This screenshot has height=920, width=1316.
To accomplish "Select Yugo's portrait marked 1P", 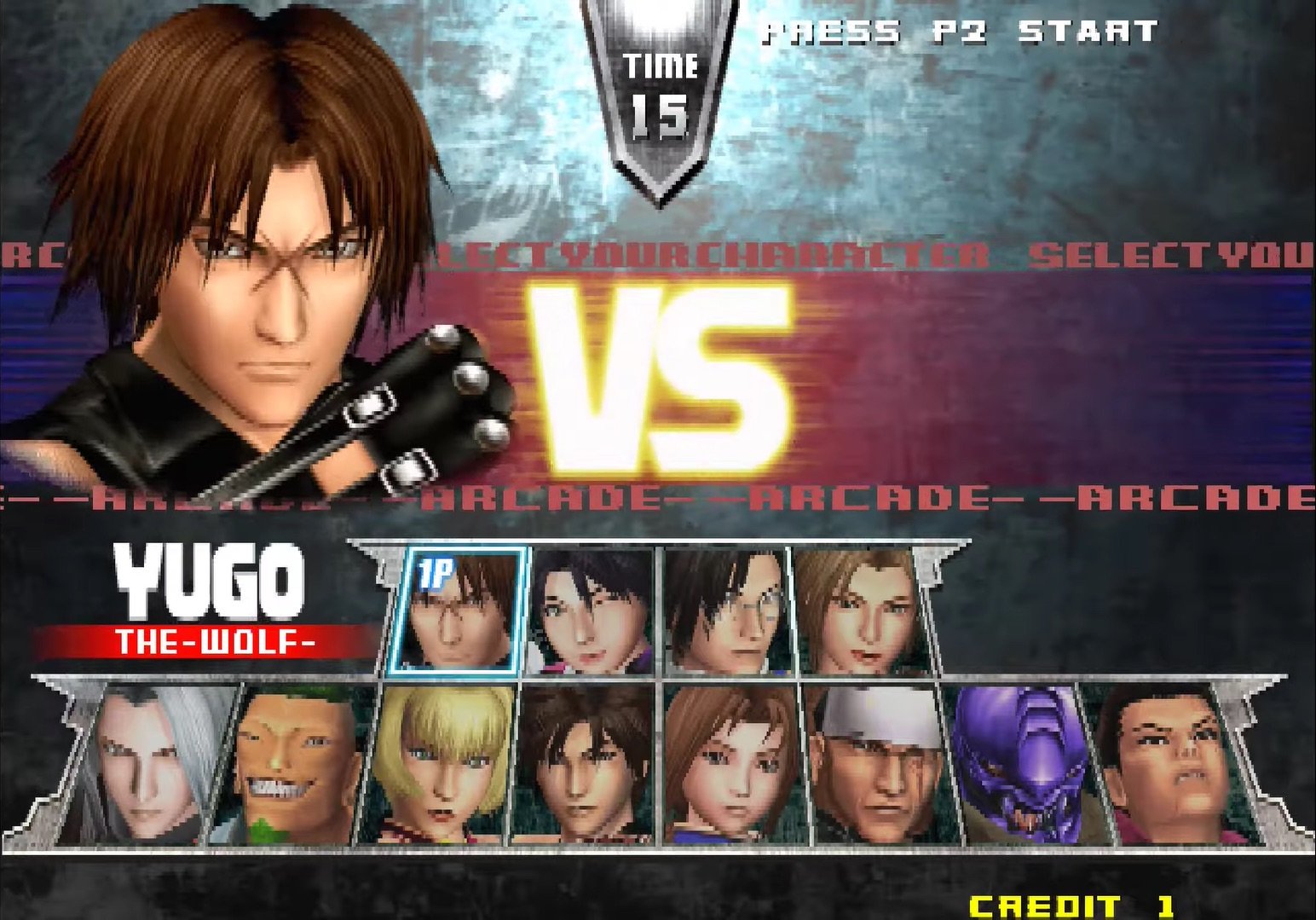I will tap(453, 610).
